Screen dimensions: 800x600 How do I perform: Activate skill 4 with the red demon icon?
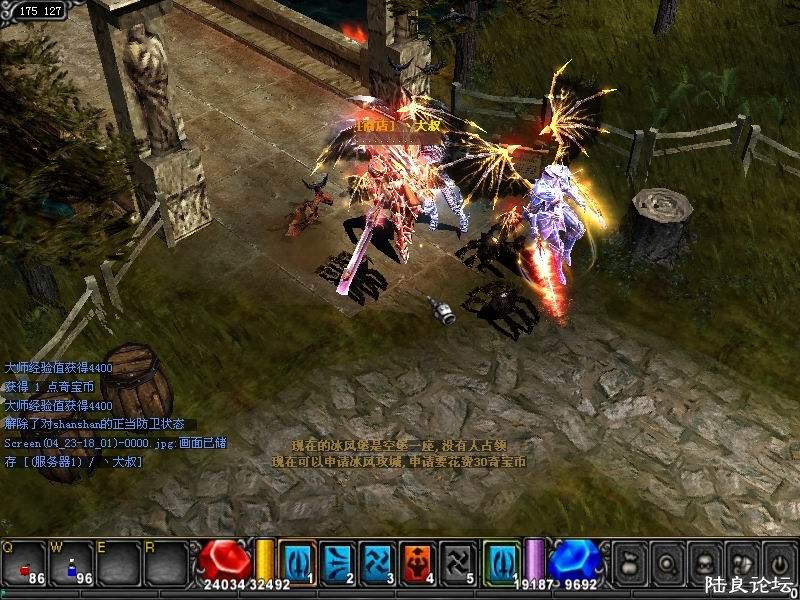[x=417, y=562]
